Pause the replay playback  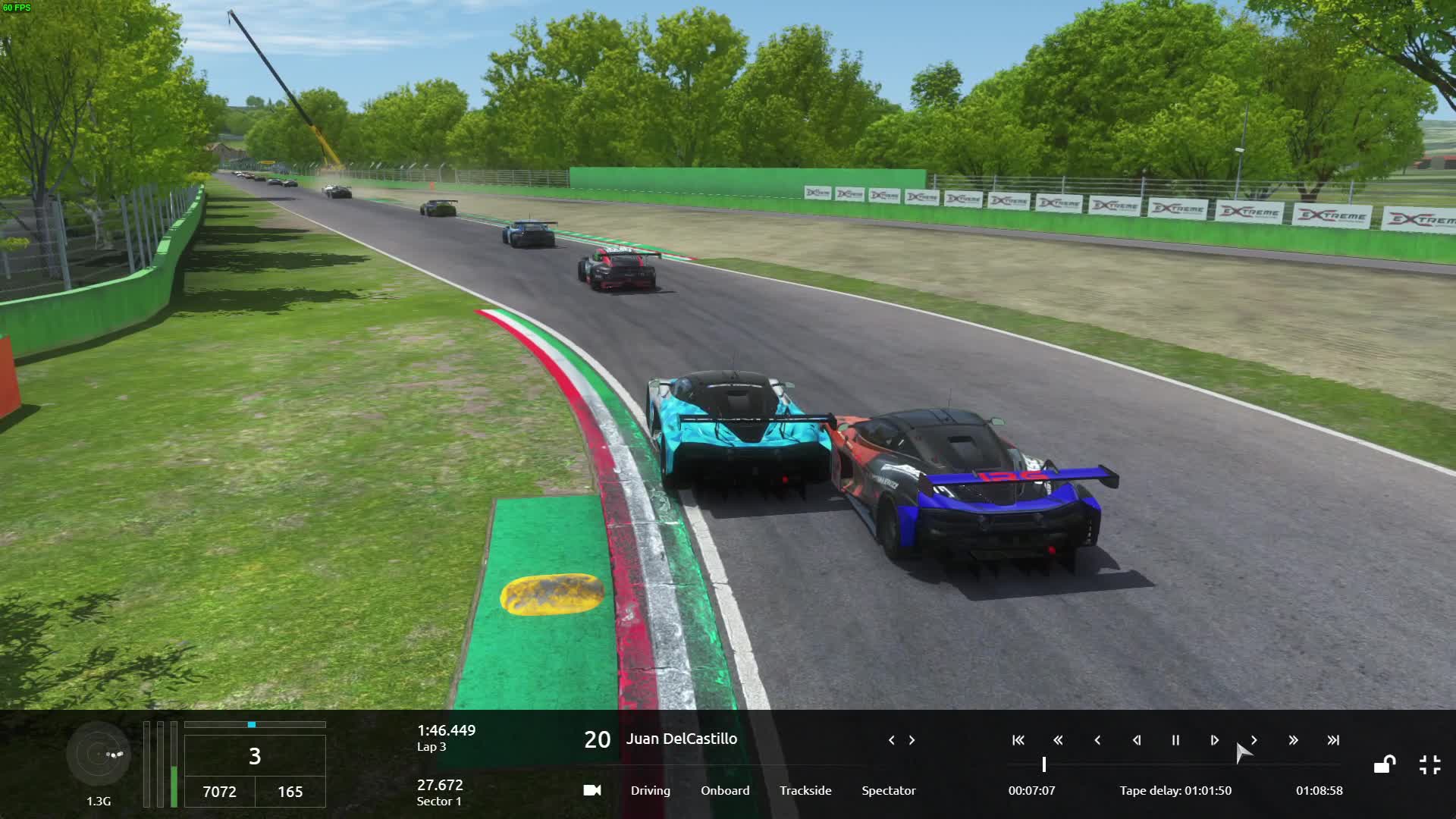(1175, 740)
